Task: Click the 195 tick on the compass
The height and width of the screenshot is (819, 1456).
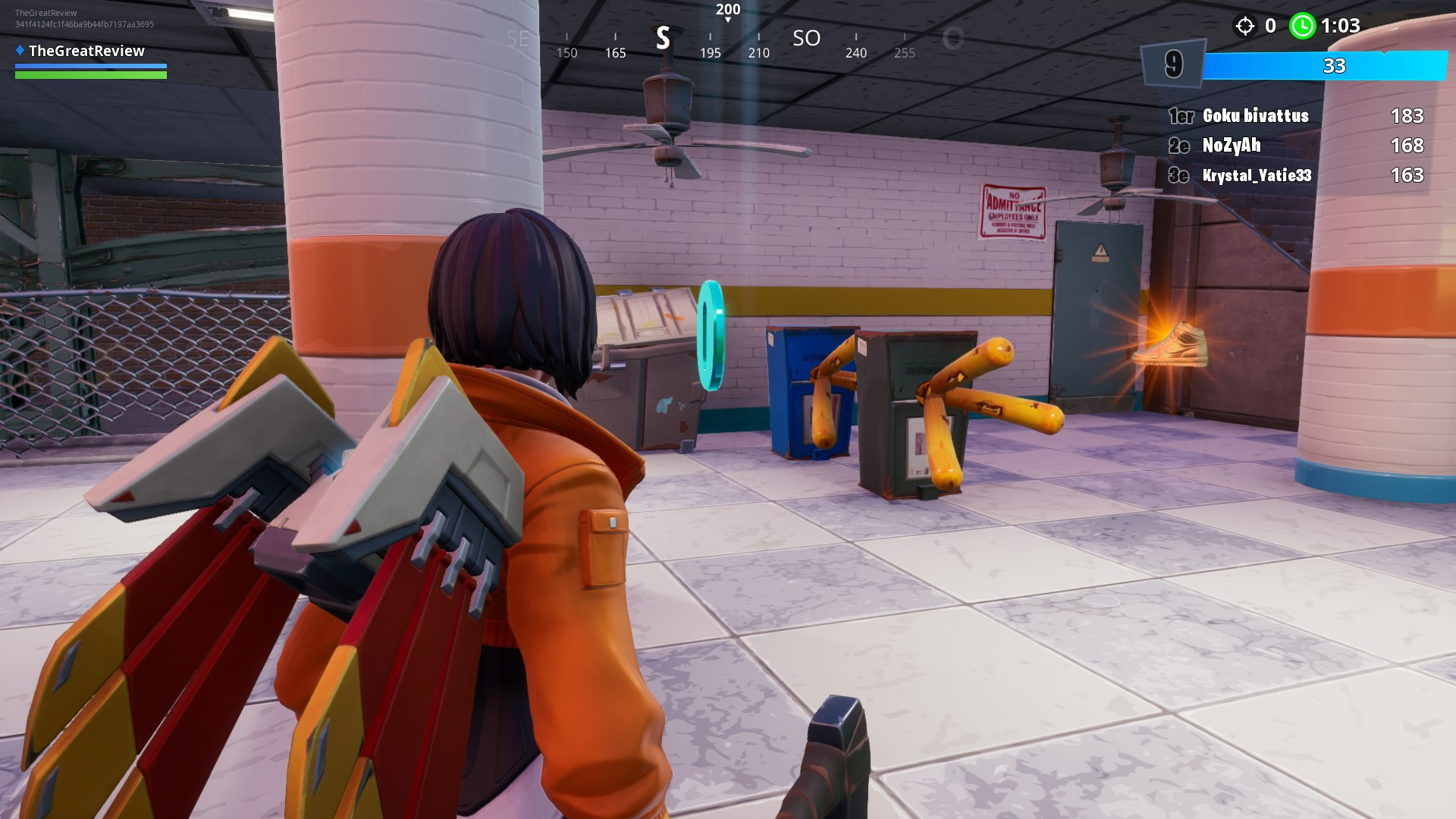Action: point(710,53)
